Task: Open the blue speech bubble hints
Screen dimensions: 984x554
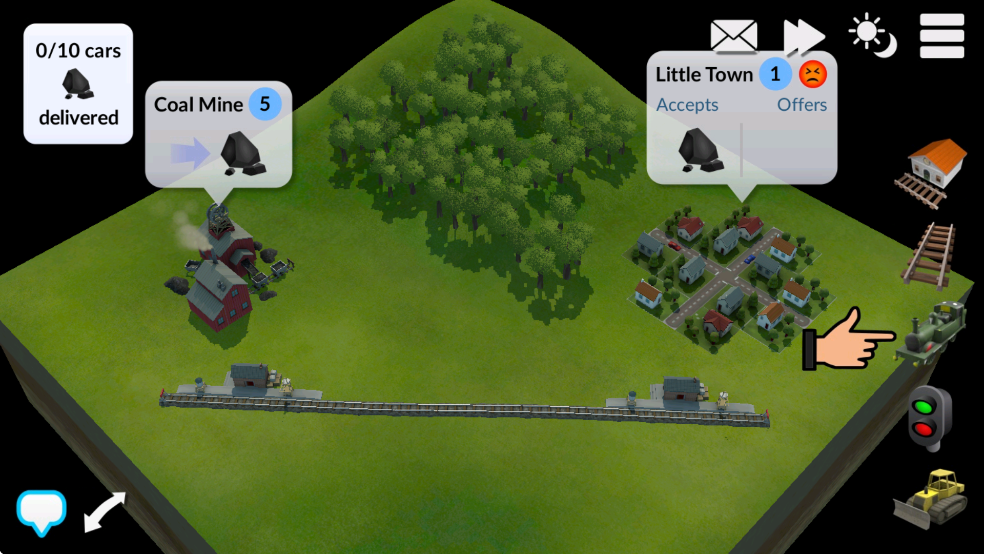Action: click(42, 512)
